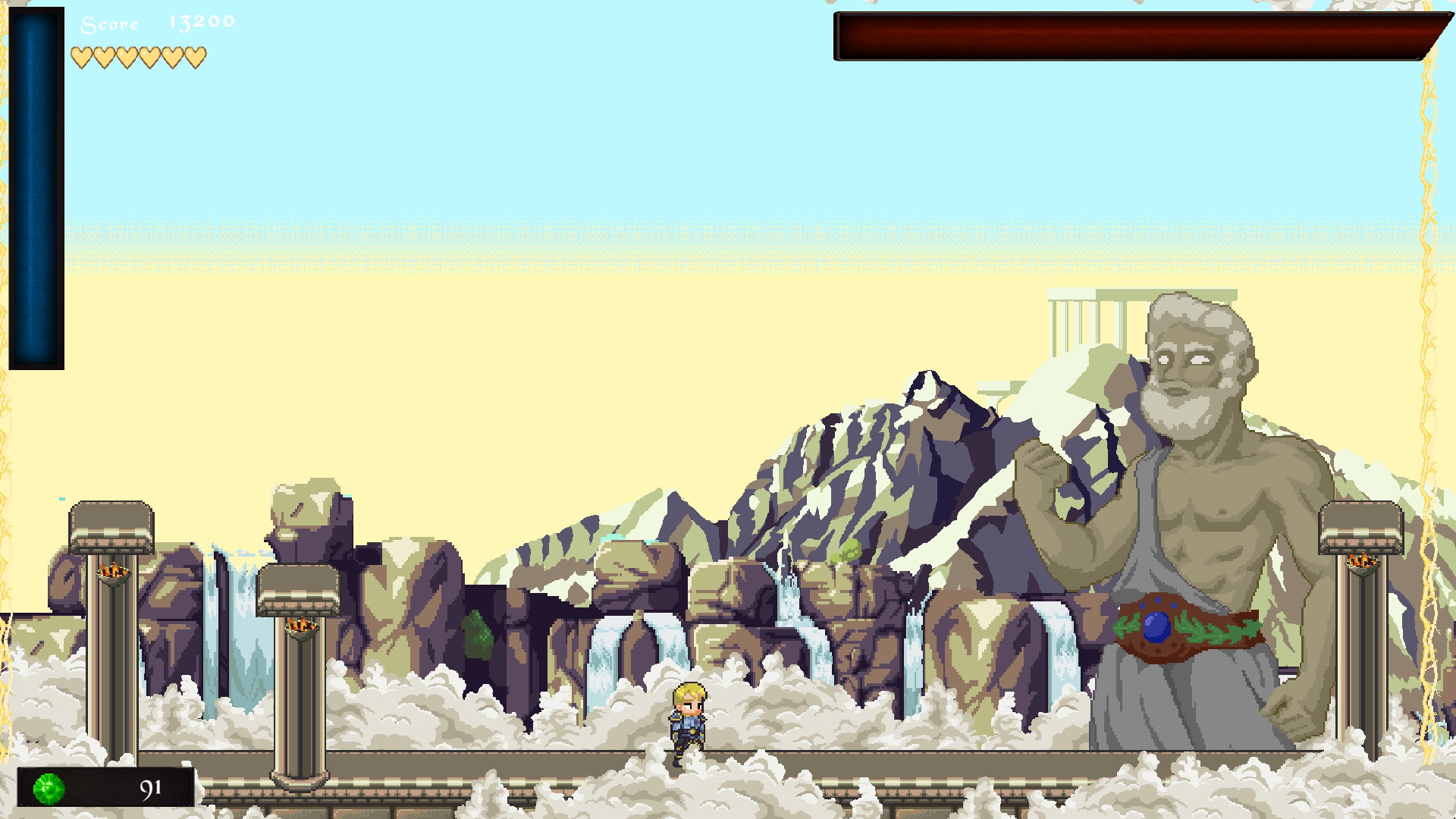
Task: Select the player character on the walkway
Action: point(687,724)
